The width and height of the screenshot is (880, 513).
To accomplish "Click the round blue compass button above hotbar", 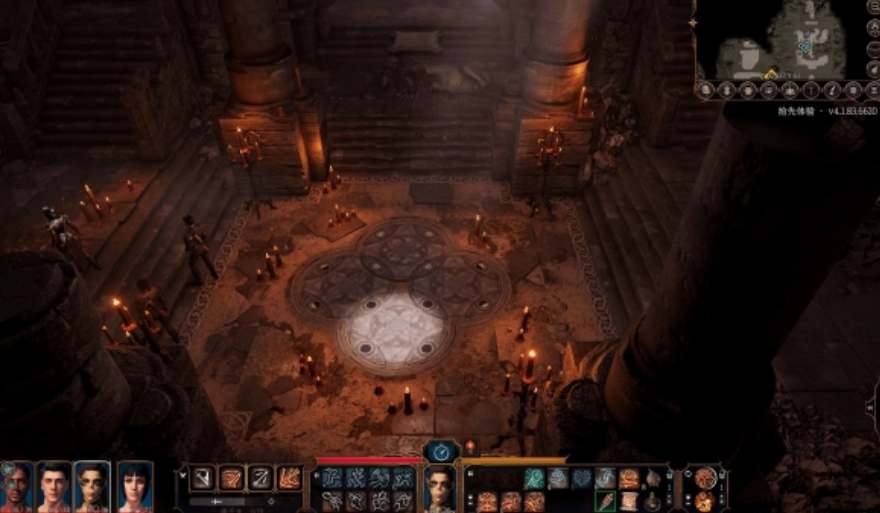I will 441,452.
